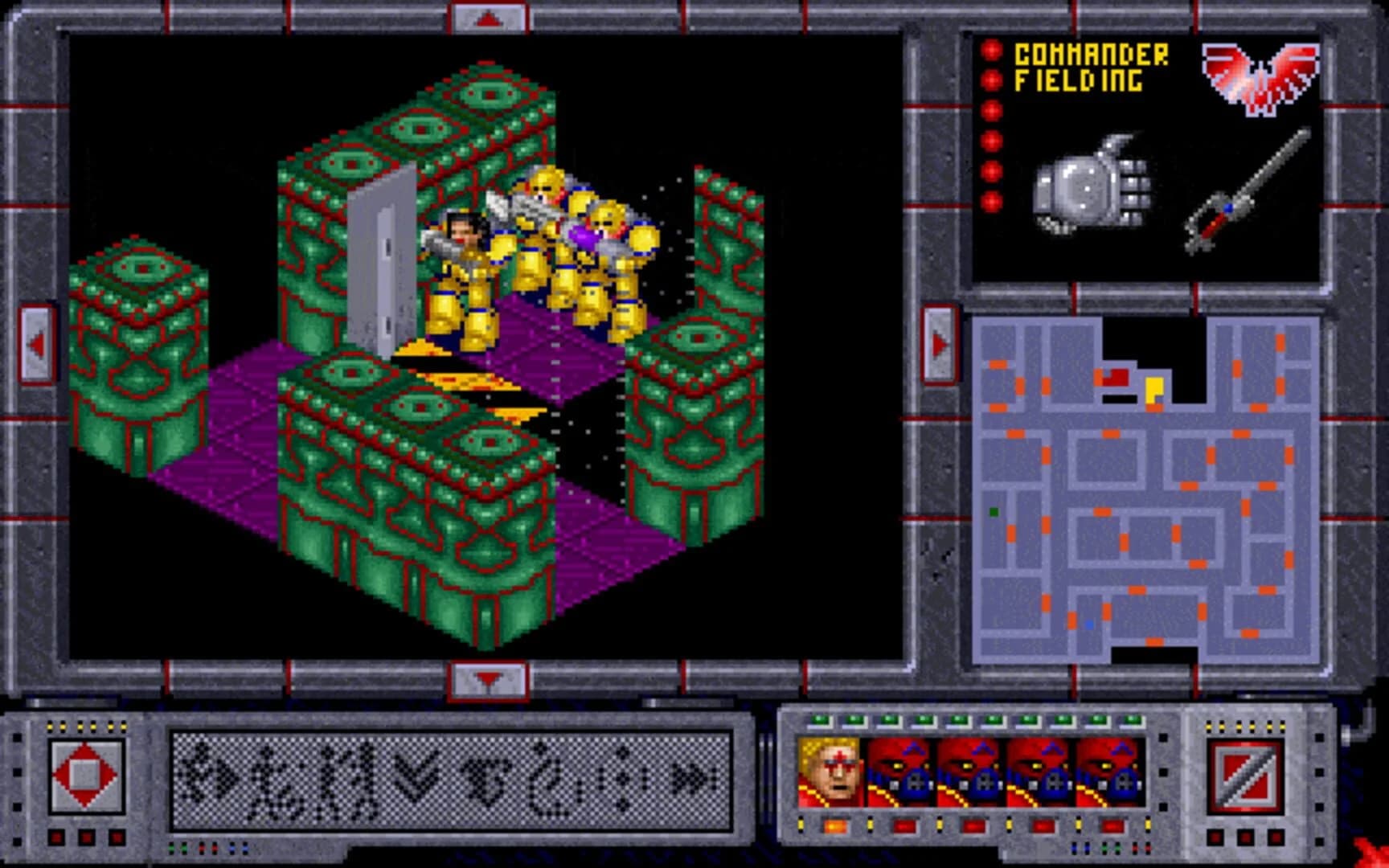This screenshot has width=1389, height=868.
Task: Select the second marine portrait in the squad panel
Action: tap(899, 773)
